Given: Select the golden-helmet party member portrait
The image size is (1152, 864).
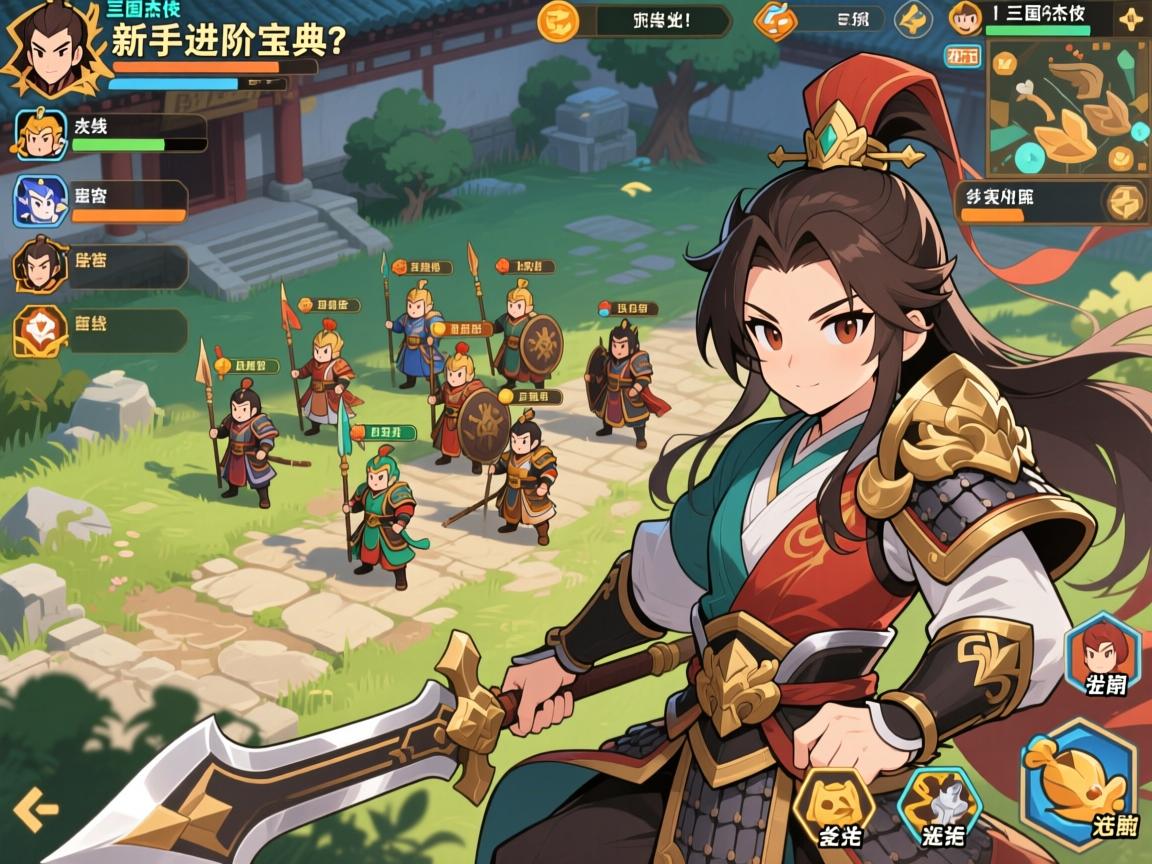Looking at the screenshot, I should pyautogui.click(x=40, y=134).
